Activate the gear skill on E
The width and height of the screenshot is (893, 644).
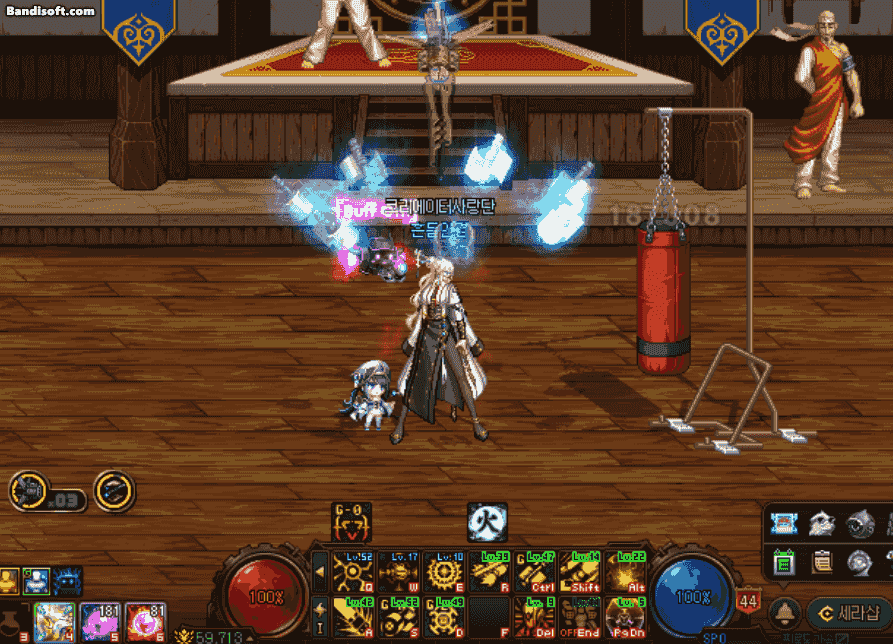coord(442,573)
